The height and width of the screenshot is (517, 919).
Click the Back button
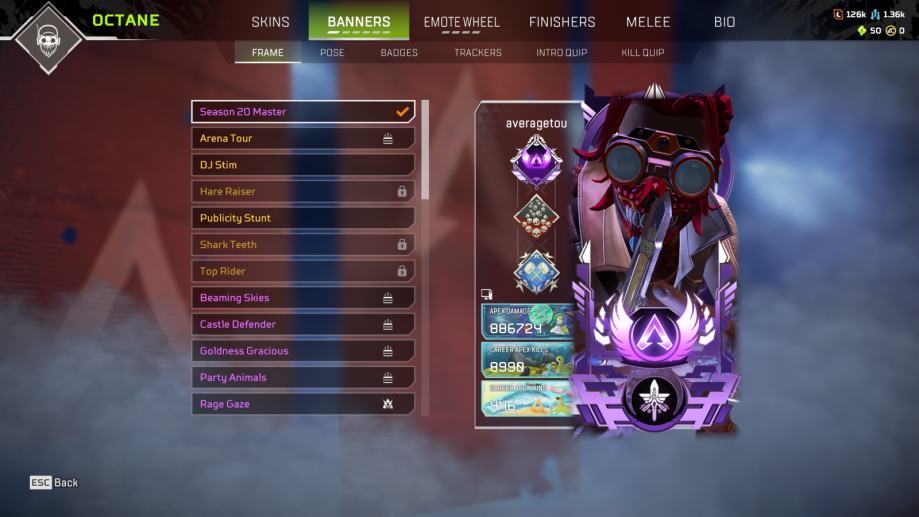pos(54,483)
